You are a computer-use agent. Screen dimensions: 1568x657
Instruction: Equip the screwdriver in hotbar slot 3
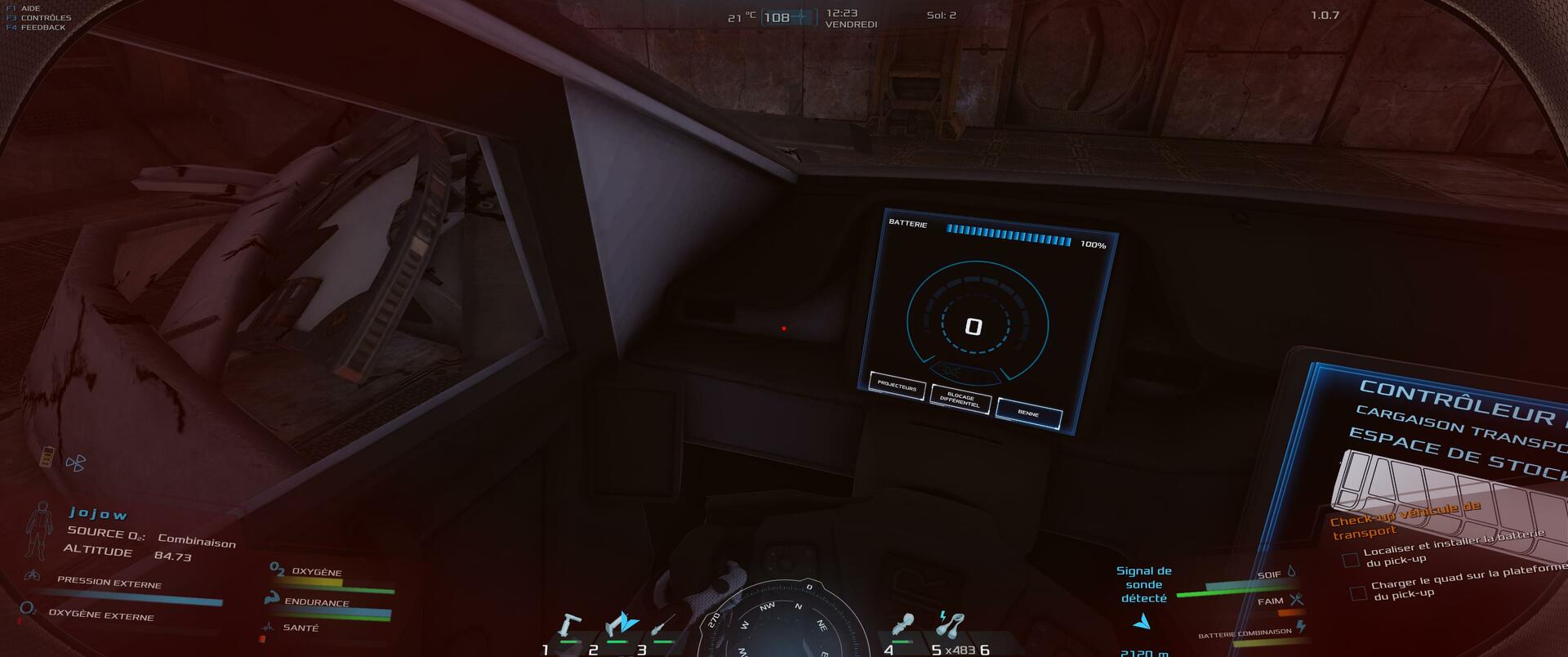tap(662, 628)
